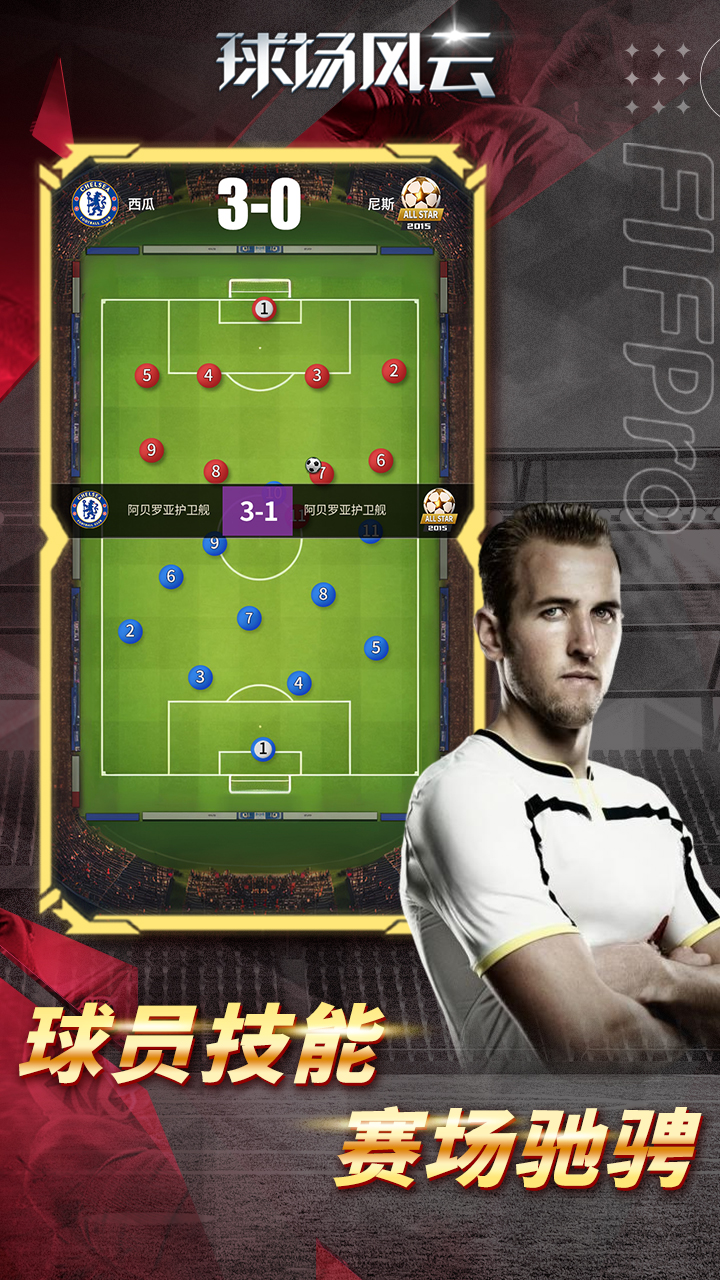Tap red player token number 3
720x1280 pixels.
pyautogui.click(x=317, y=376)
